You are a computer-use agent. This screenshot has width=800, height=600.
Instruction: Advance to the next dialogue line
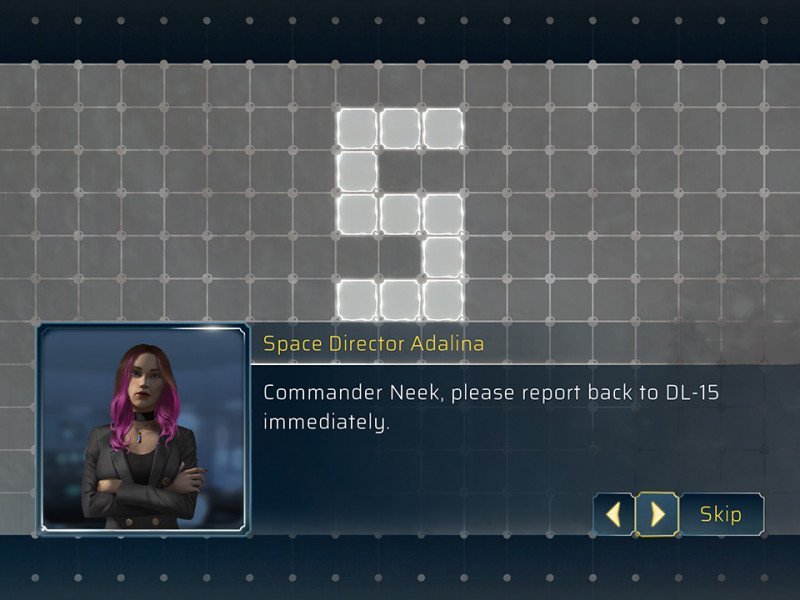point(657,515)
